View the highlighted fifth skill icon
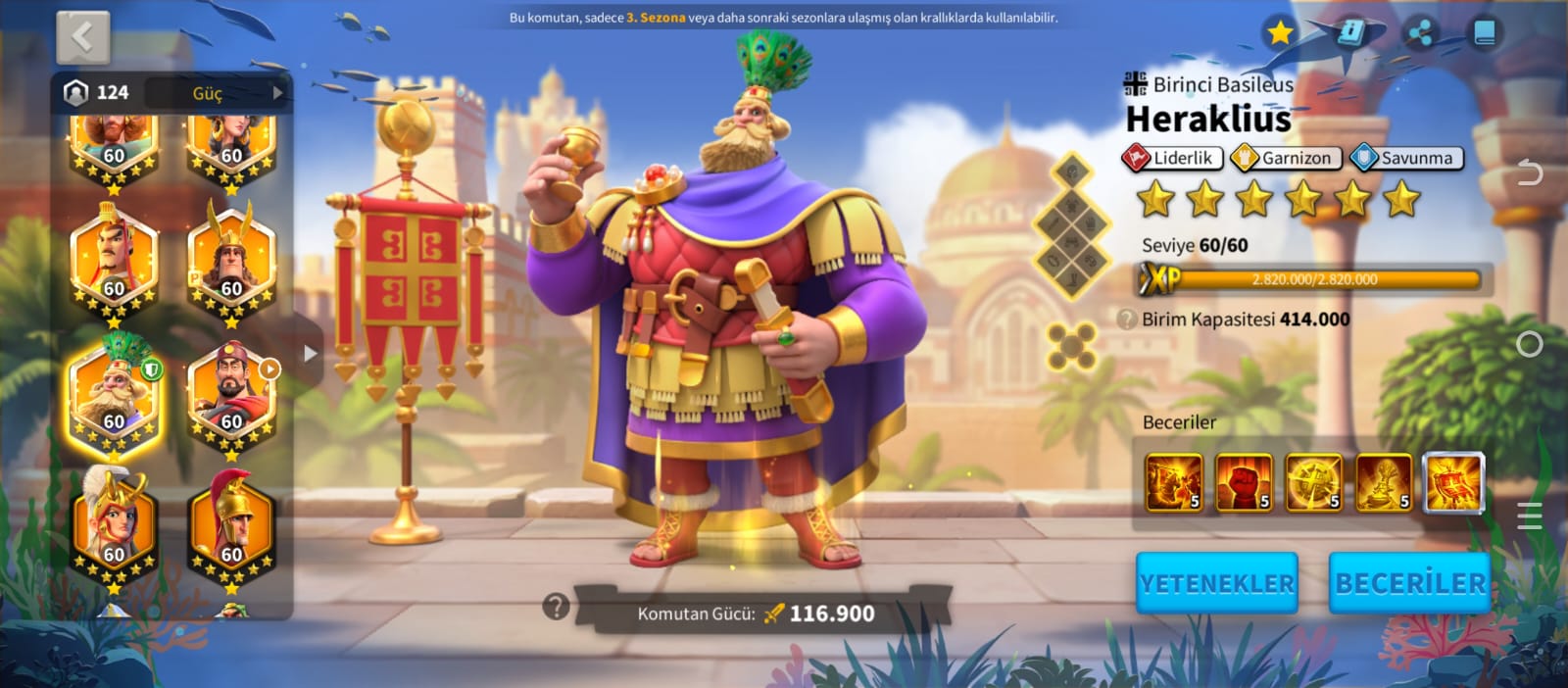 coord(1453,483)
